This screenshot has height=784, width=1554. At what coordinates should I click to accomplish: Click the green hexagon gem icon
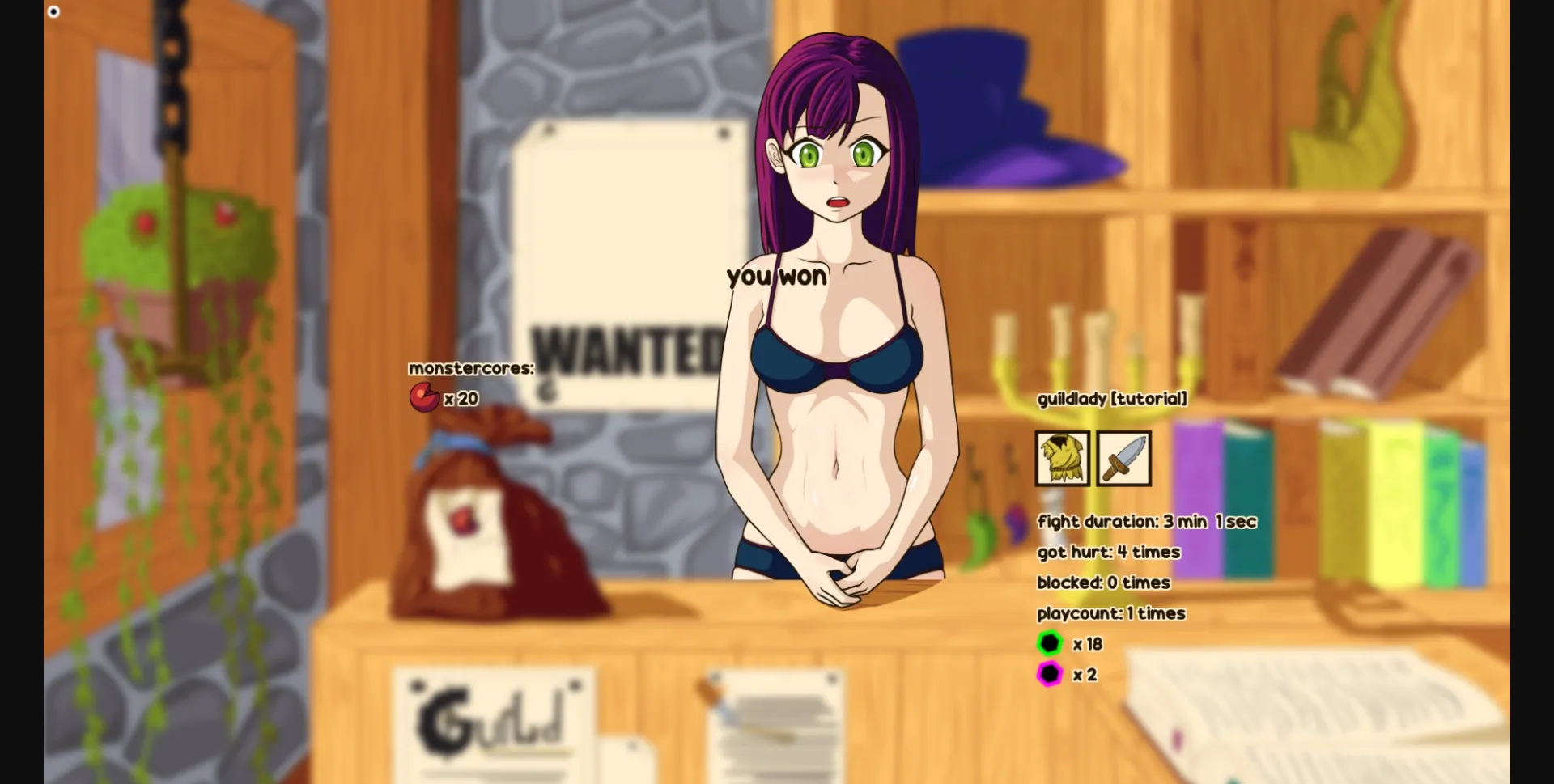(x=1050, y=644)
